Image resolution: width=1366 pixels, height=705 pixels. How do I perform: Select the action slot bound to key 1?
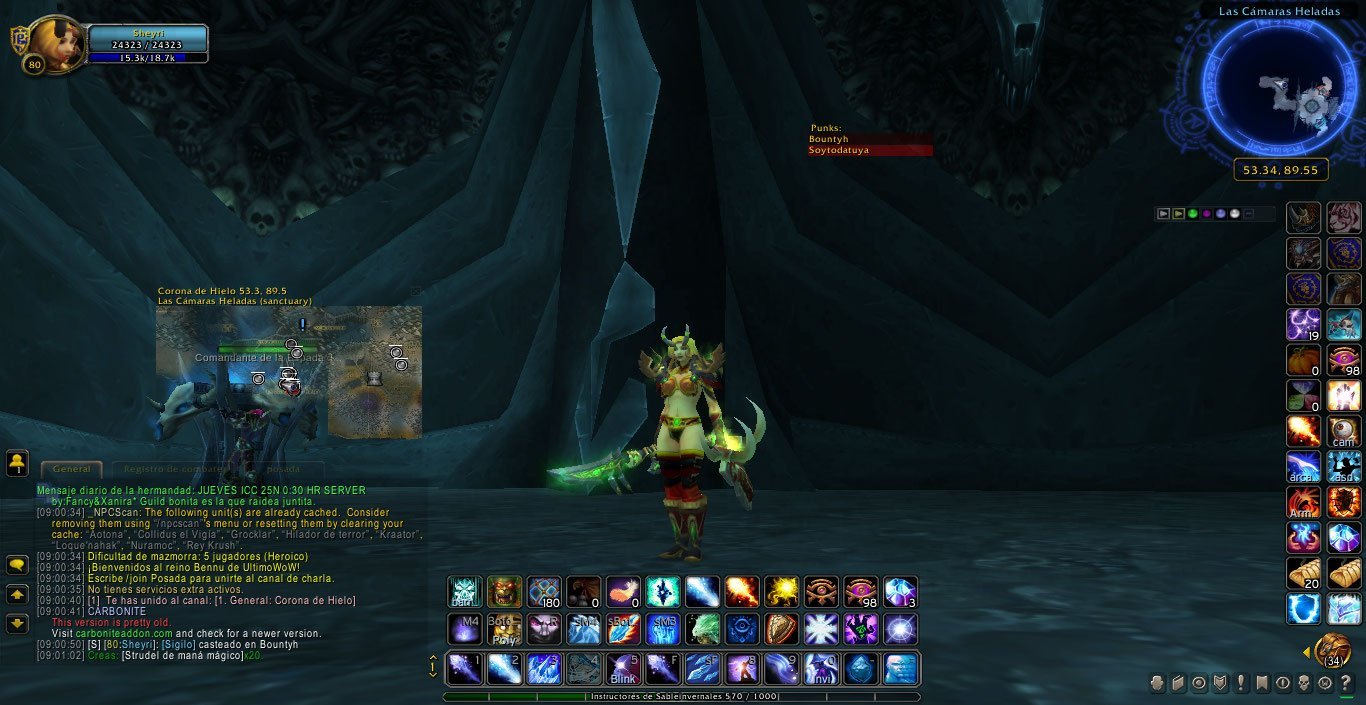pyautogui.click(x=464, y=668)
